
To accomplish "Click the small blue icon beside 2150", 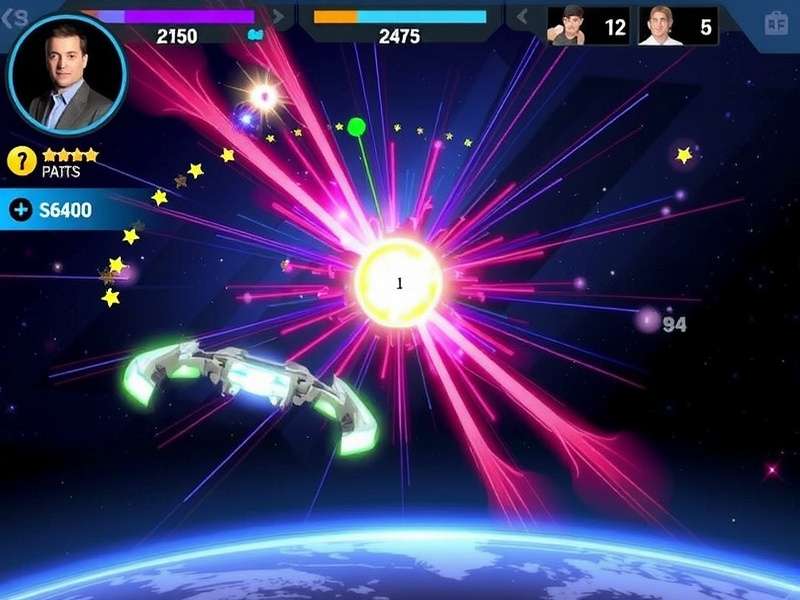I will pos(255,35).
